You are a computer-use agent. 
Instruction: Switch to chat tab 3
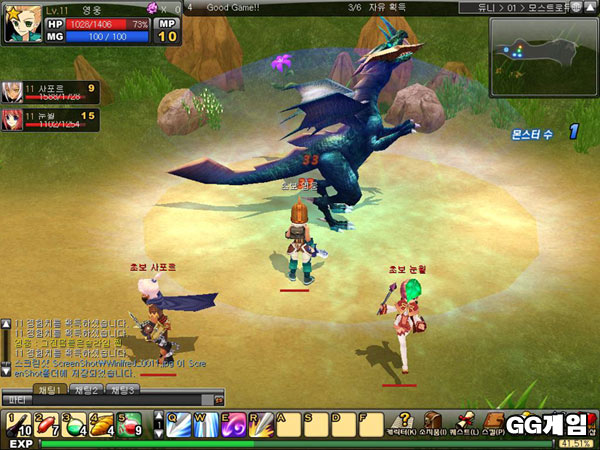[x=123, y=389]
